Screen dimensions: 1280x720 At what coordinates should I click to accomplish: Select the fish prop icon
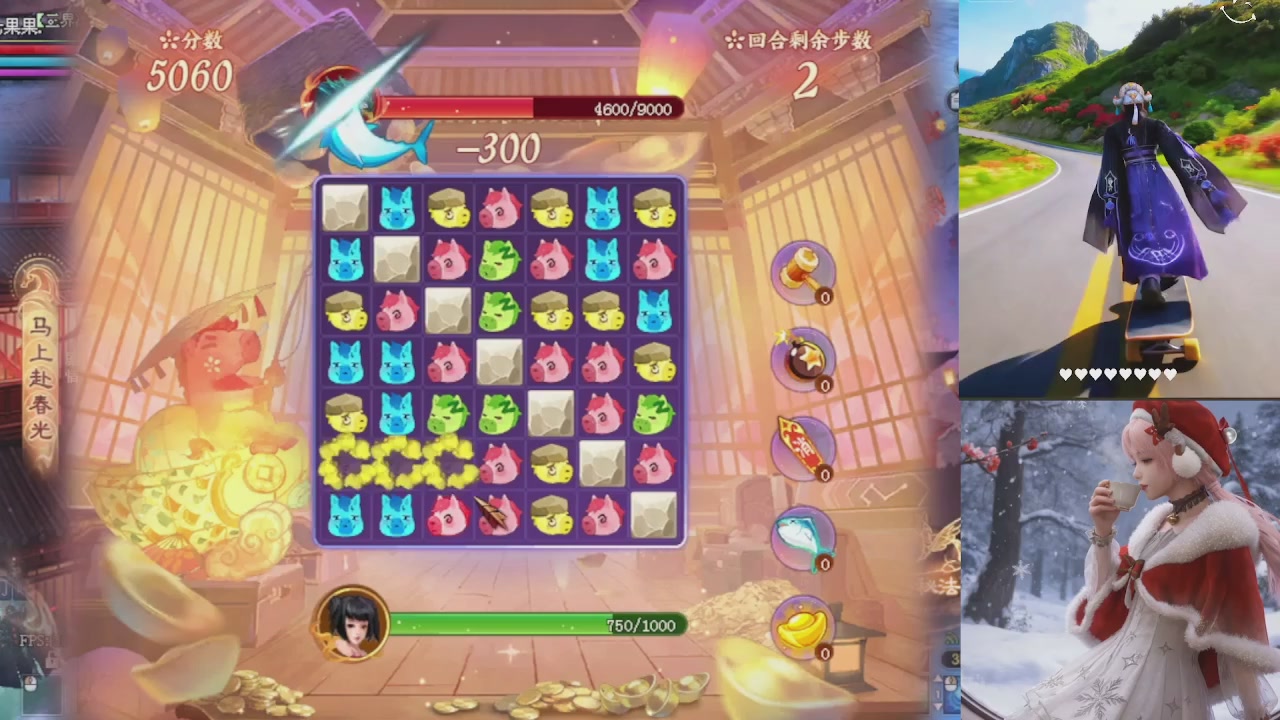[801, 535]
